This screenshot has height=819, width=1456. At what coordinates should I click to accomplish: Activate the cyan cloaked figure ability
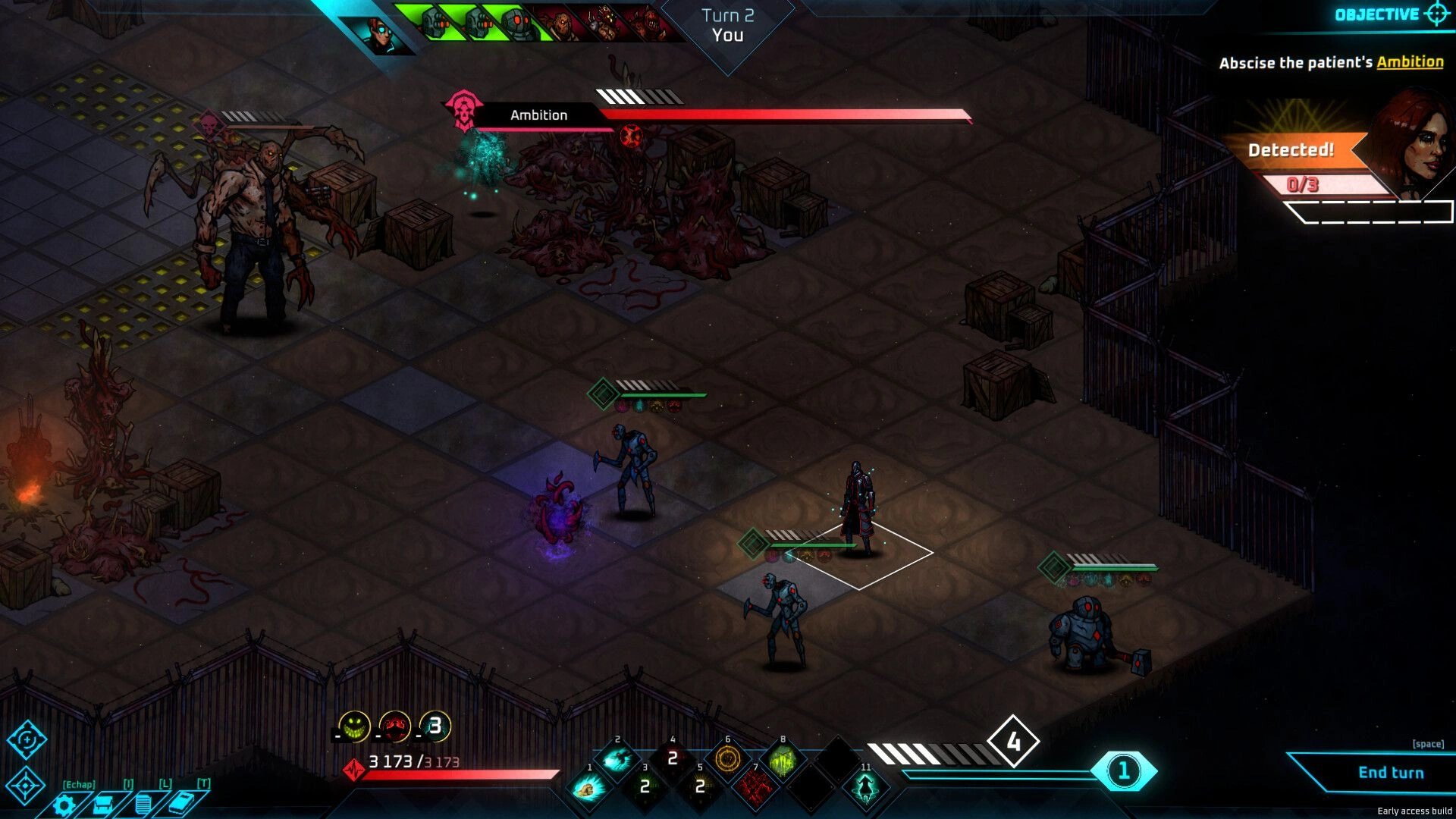click(865, 789)
